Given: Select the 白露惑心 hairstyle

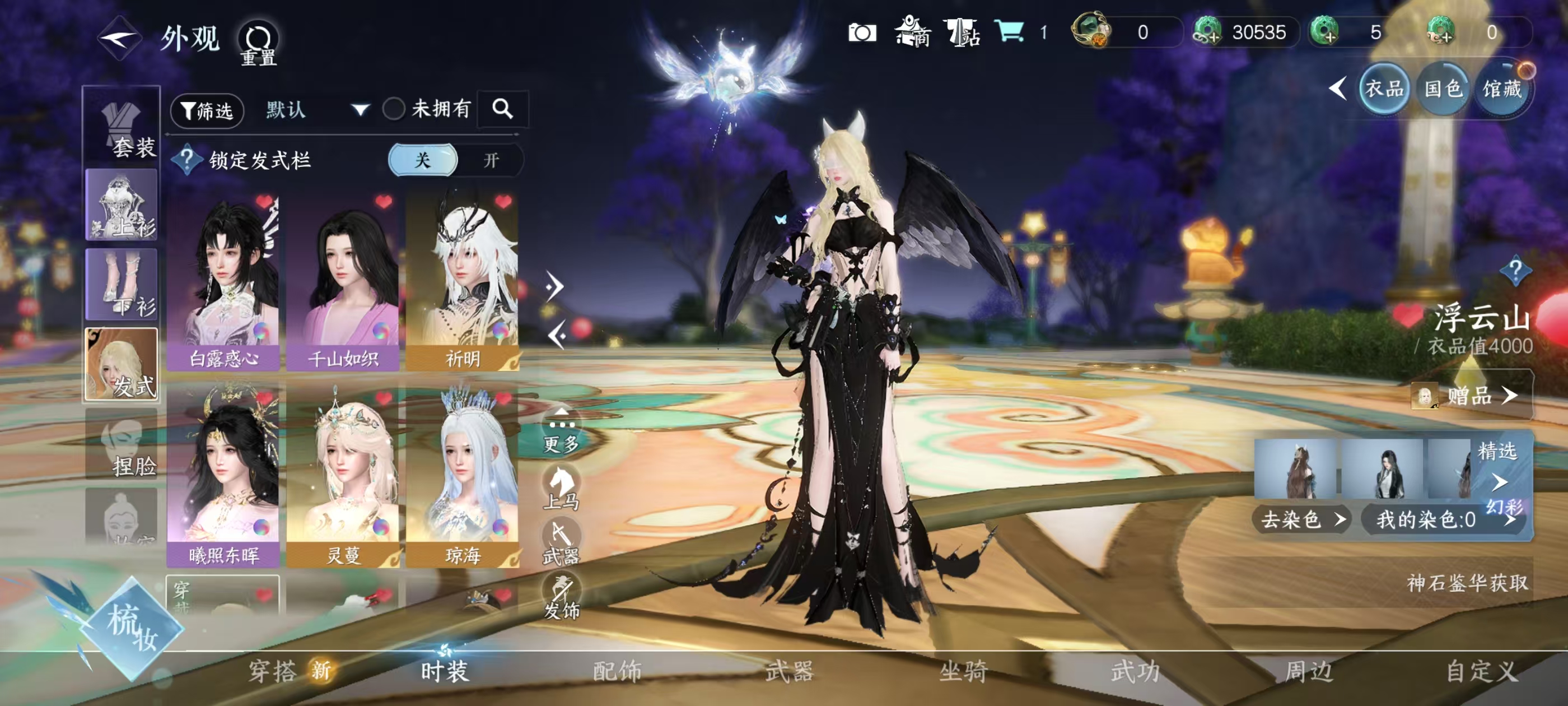Looking at the screenshot, I should pyautogui.click(x=223, y=281).
